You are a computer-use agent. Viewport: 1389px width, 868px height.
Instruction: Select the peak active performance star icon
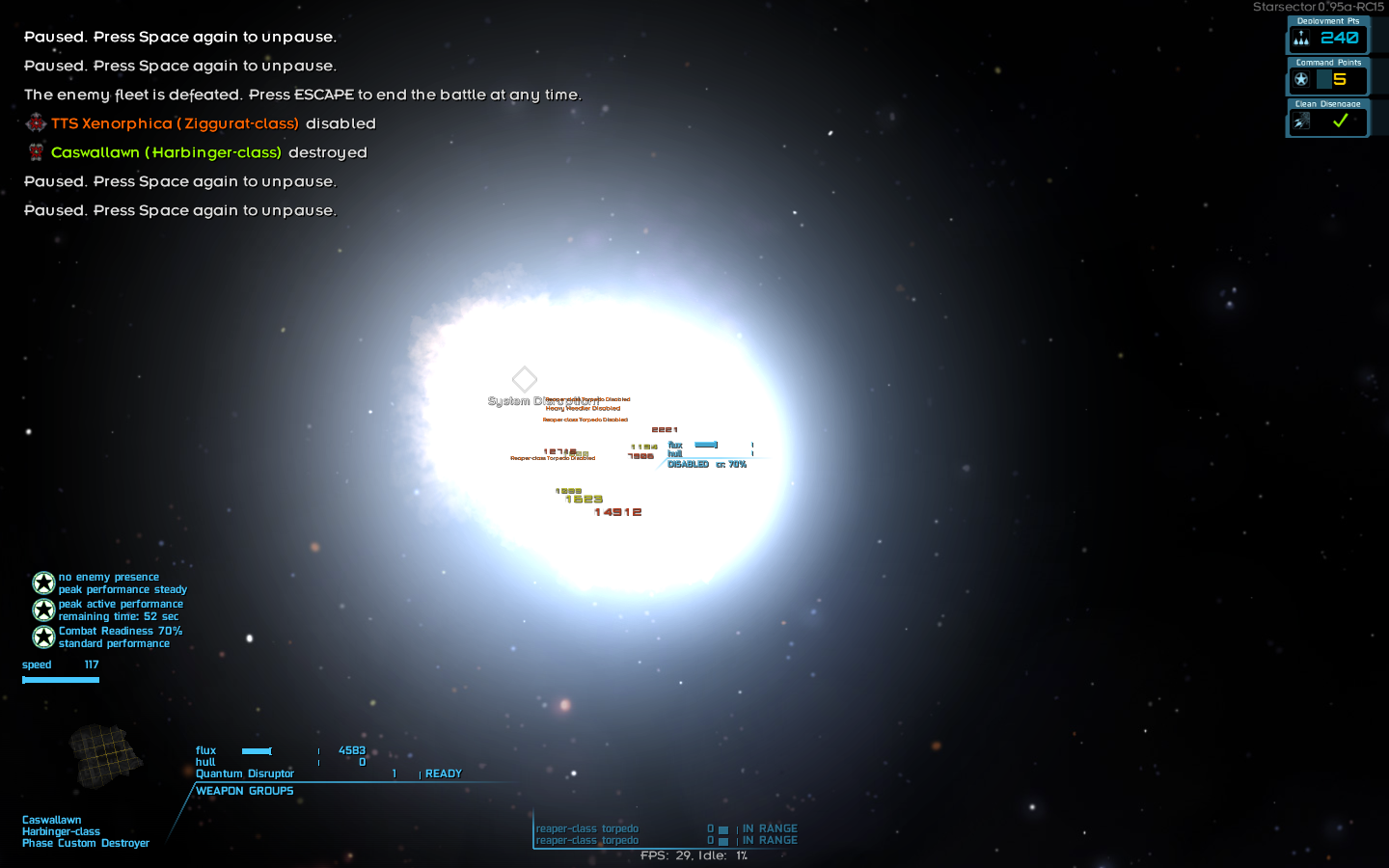point(43,610)
